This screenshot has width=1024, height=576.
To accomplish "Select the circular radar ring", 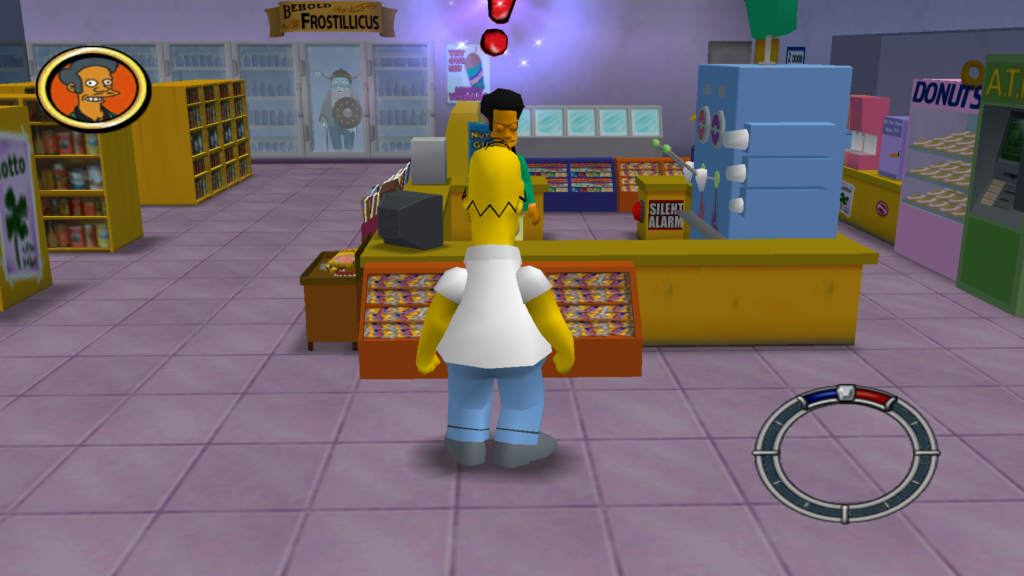I will pyautogui.click(x=845, y=452).
